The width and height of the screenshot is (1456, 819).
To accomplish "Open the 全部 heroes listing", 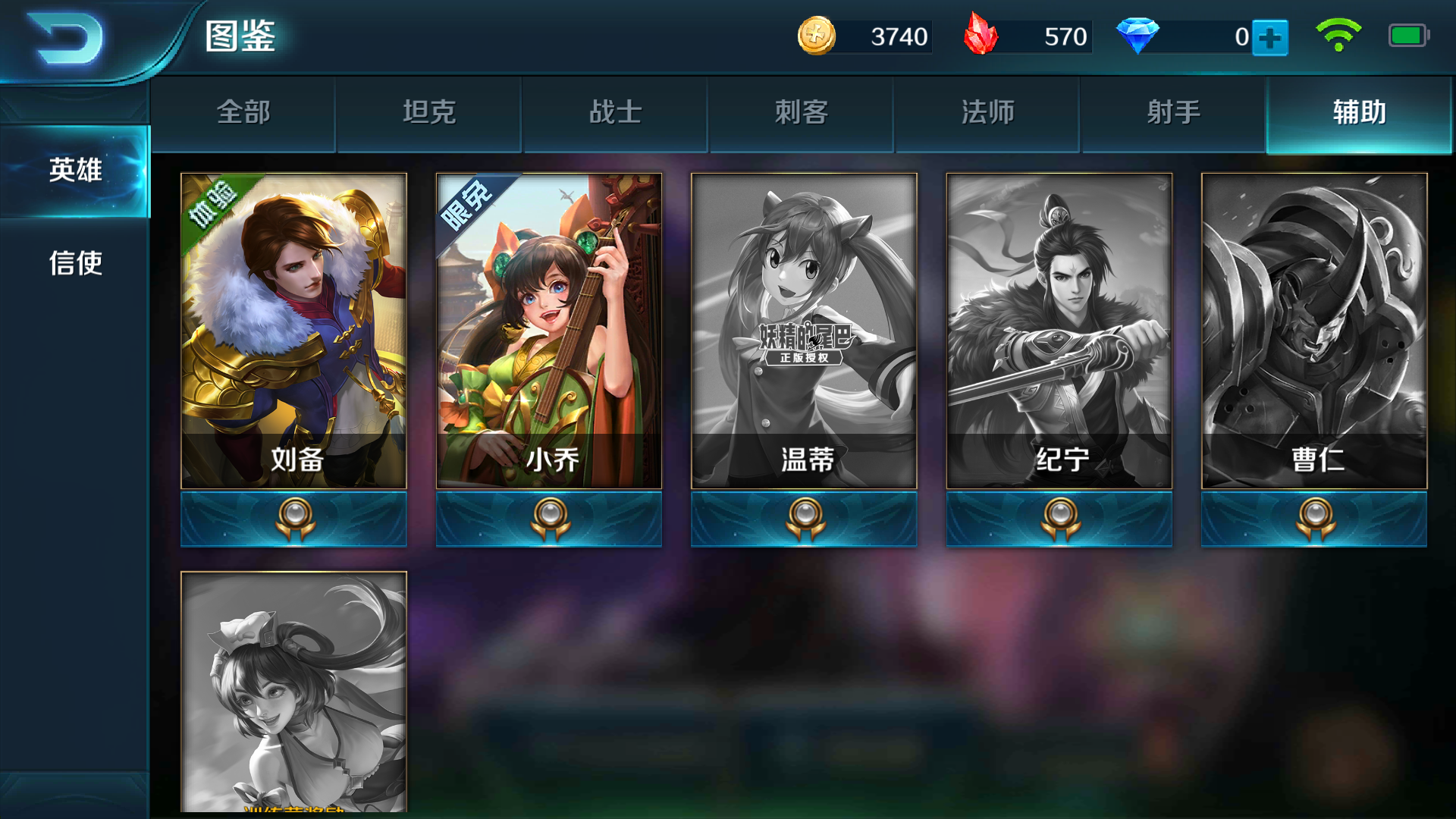I will pyautogui.click(x=243, y=112).
